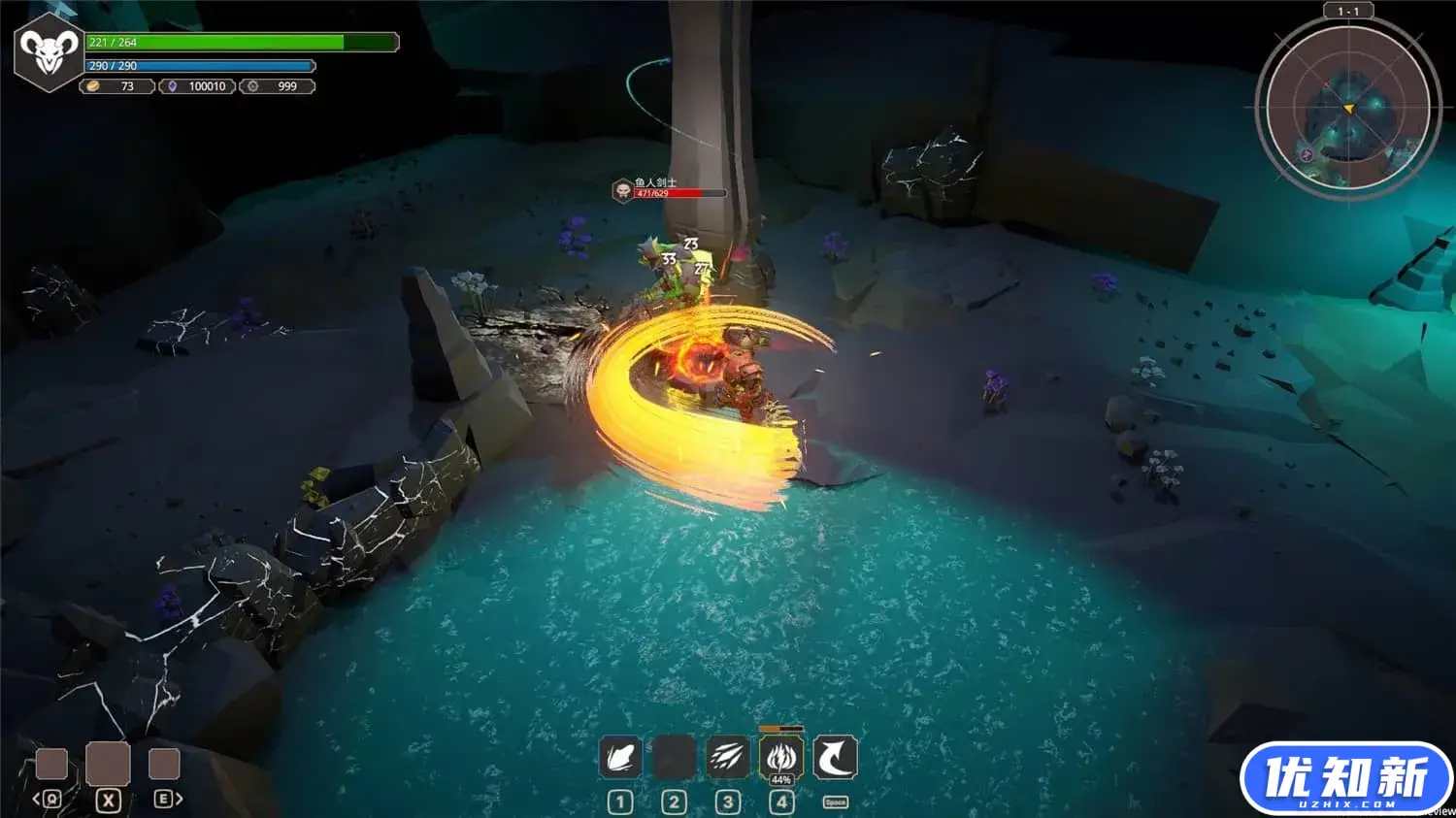The image size is (1456, 818).
Task: Activate the first slash skill icon
Action: pos(620,758)
